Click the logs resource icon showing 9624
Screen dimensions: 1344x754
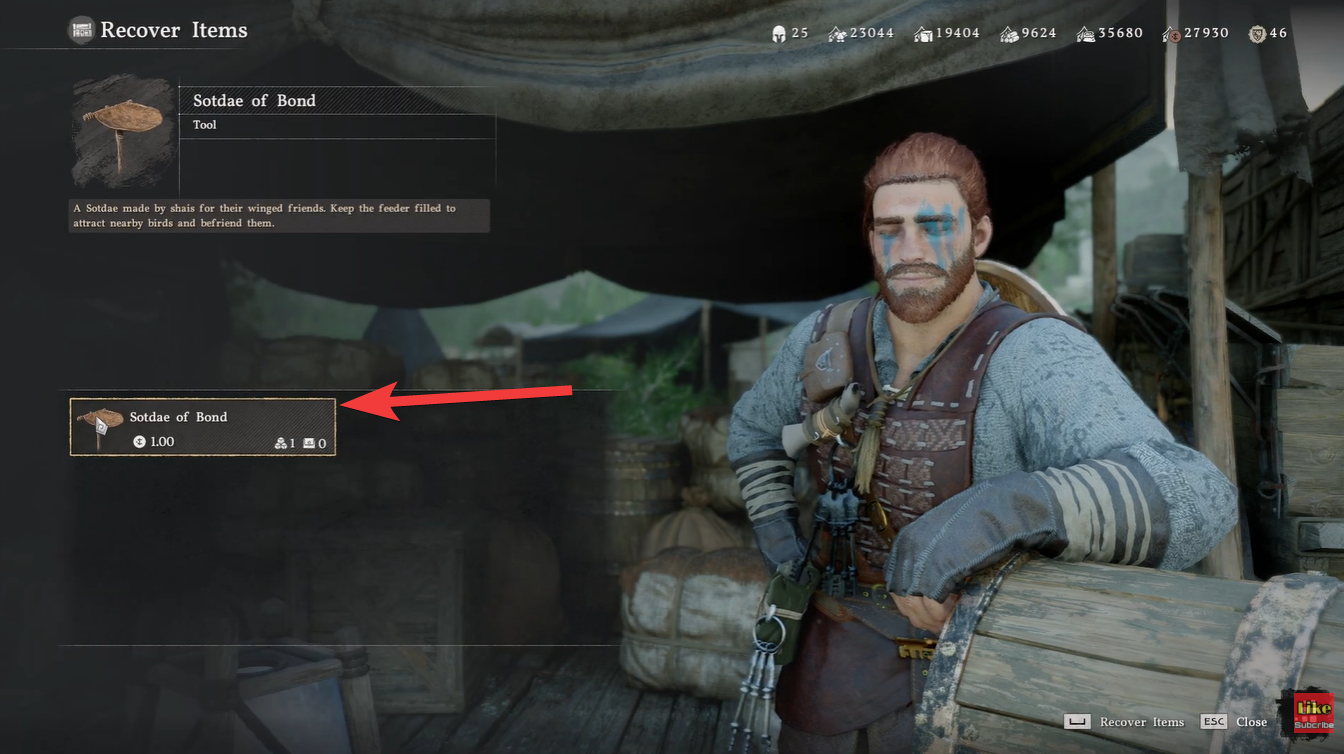(1009, 33)
